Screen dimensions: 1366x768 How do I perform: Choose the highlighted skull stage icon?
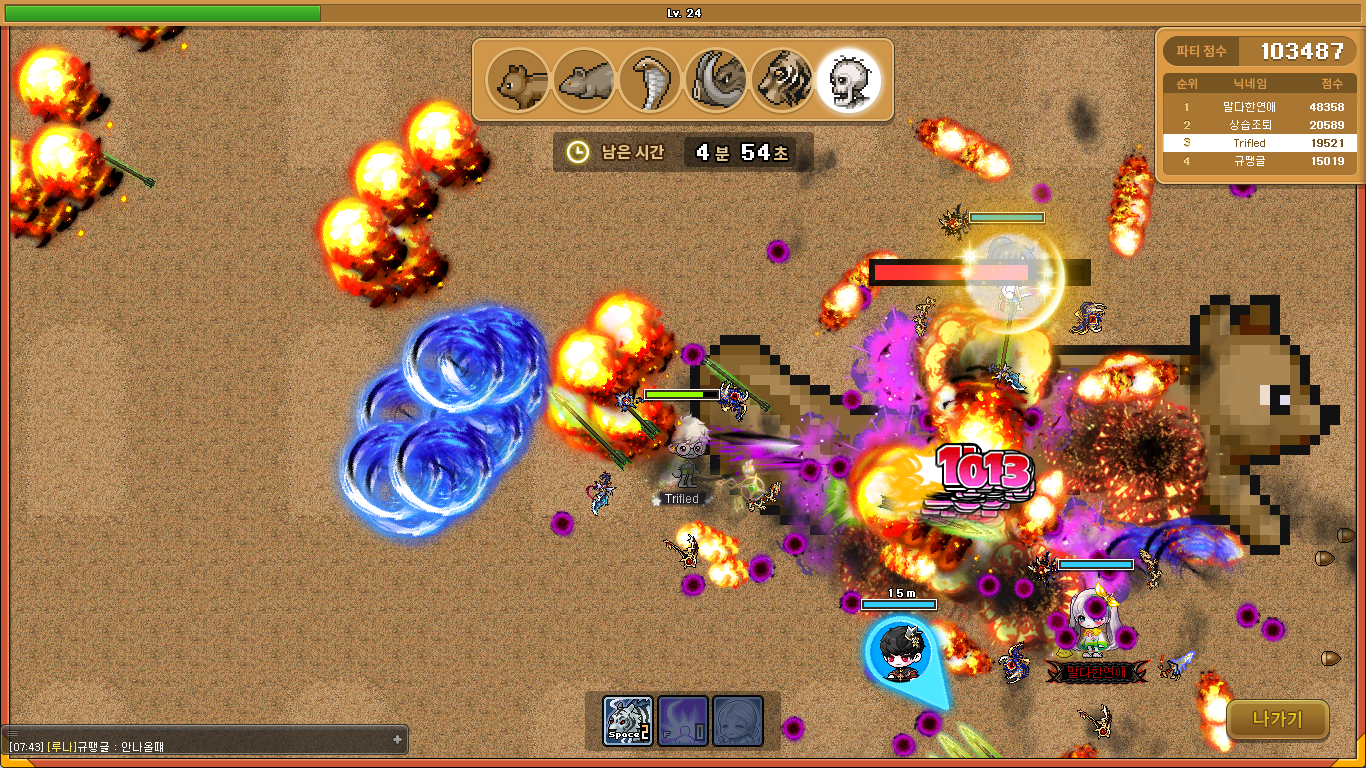(x=848, y=81)
